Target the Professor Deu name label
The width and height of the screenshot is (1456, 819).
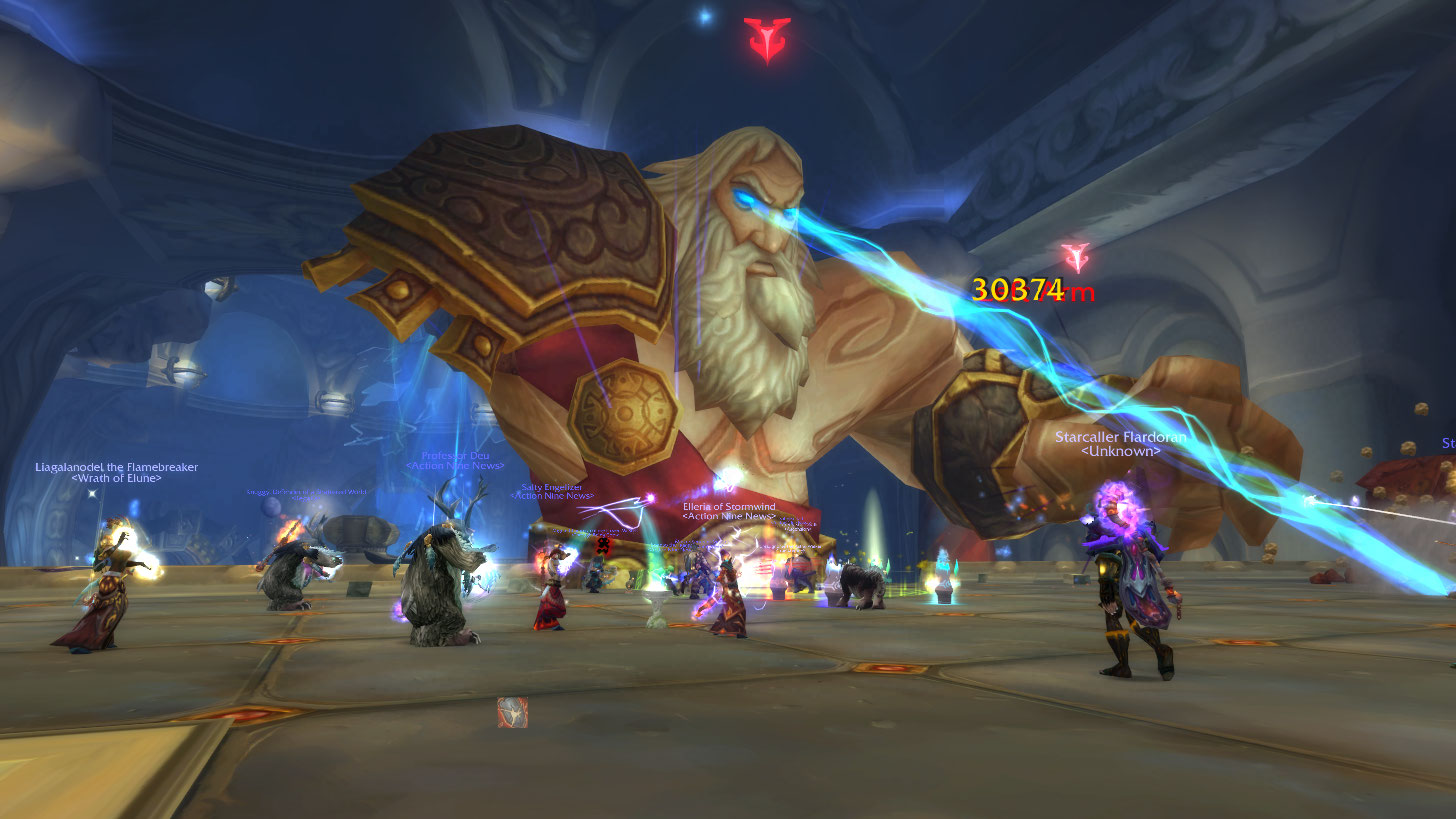coord(455,456)
